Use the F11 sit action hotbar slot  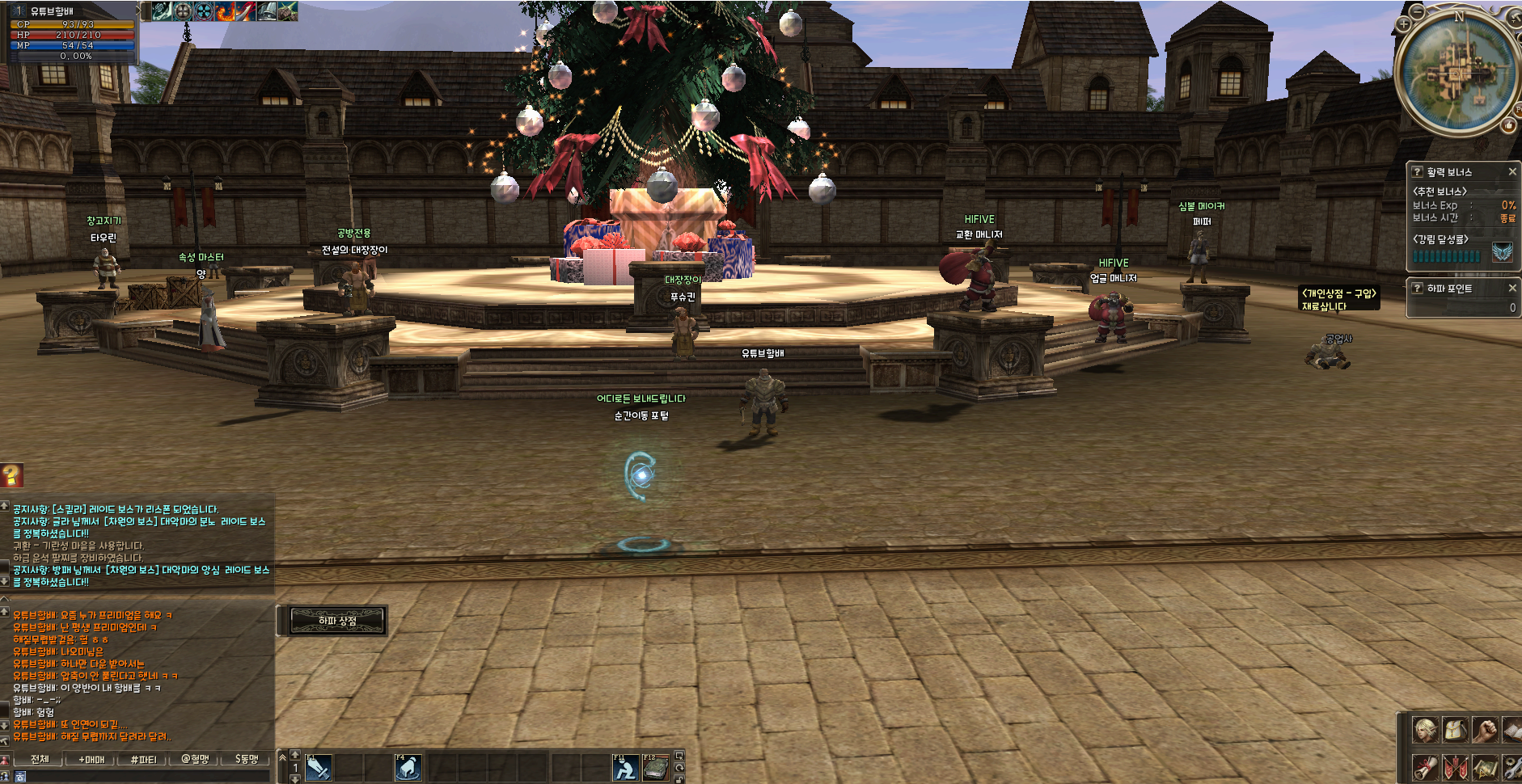624,767
